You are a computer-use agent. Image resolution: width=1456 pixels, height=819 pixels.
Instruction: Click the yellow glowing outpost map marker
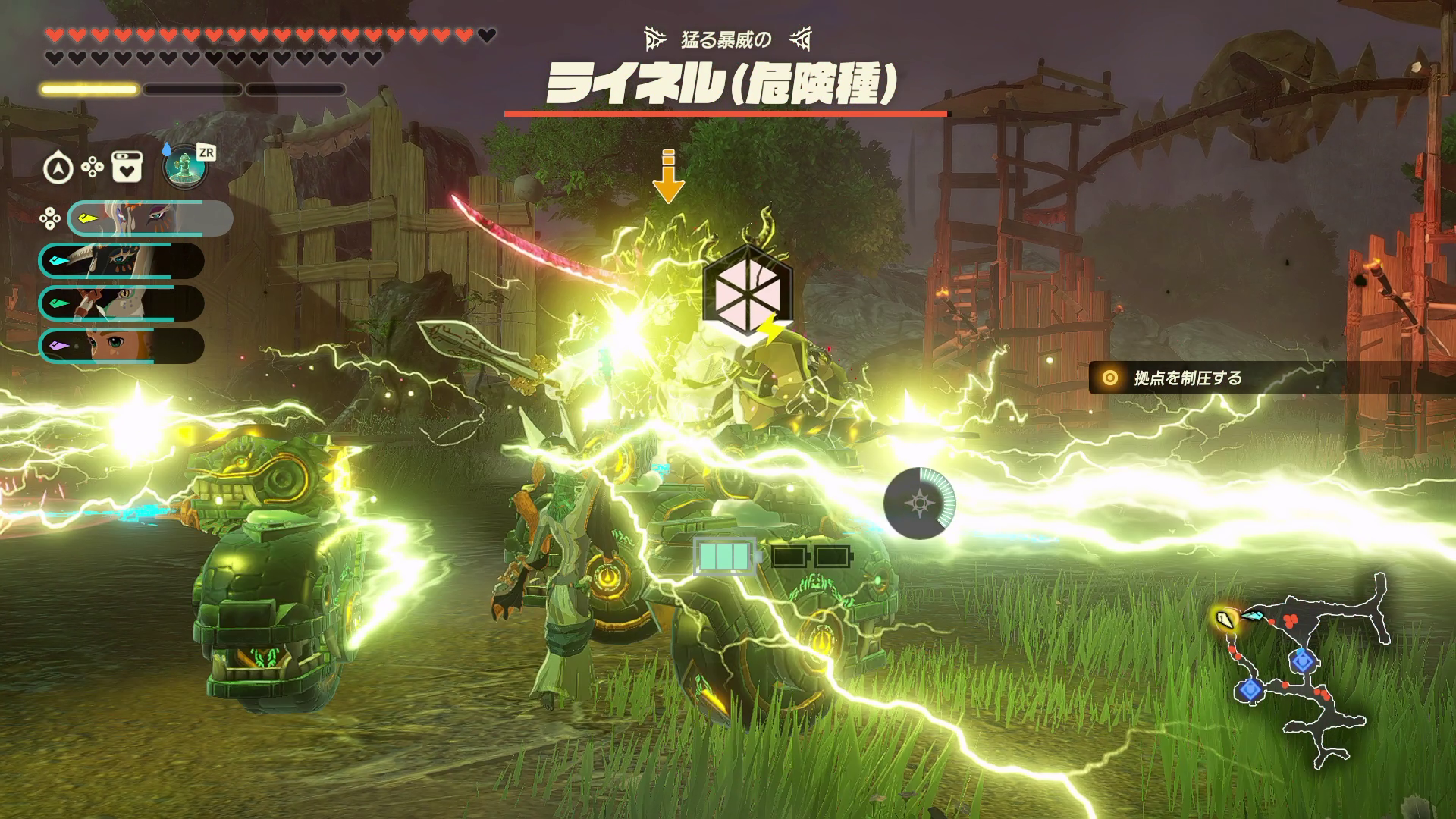[1223, 620]
